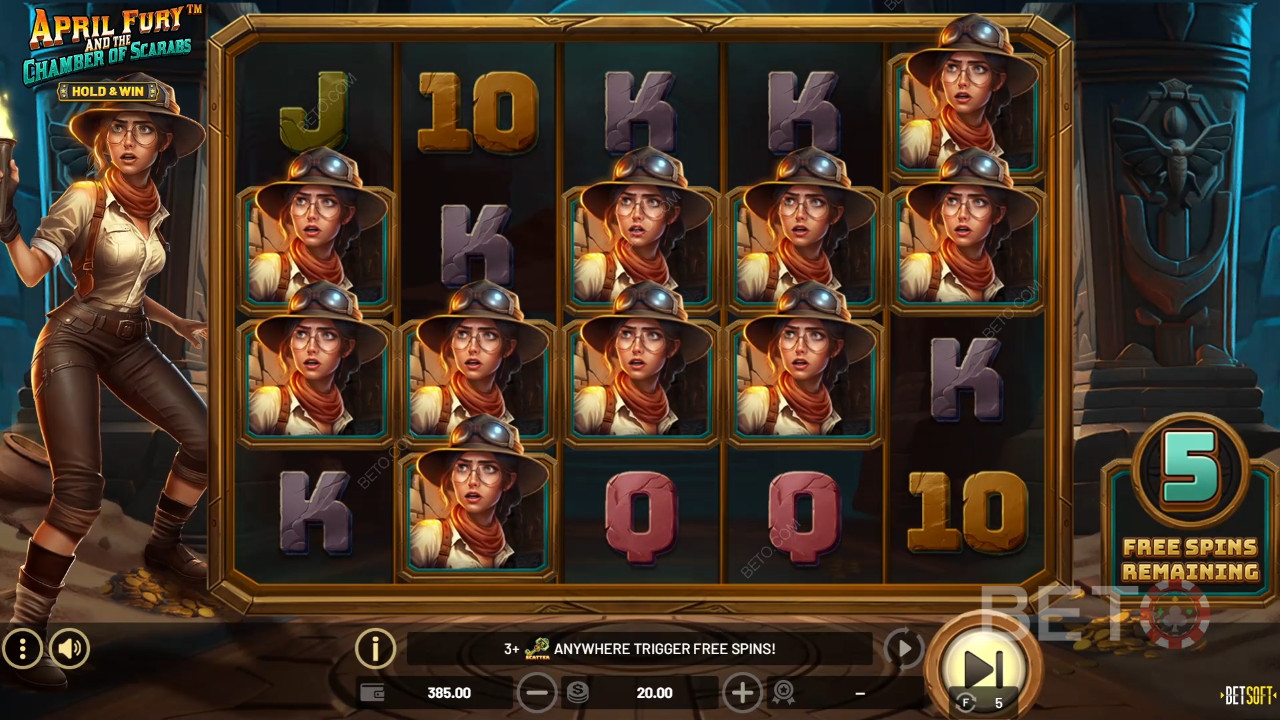The image size is (1280, 720).
Task: Open the three-dot game menu
Action: (22, 650)
